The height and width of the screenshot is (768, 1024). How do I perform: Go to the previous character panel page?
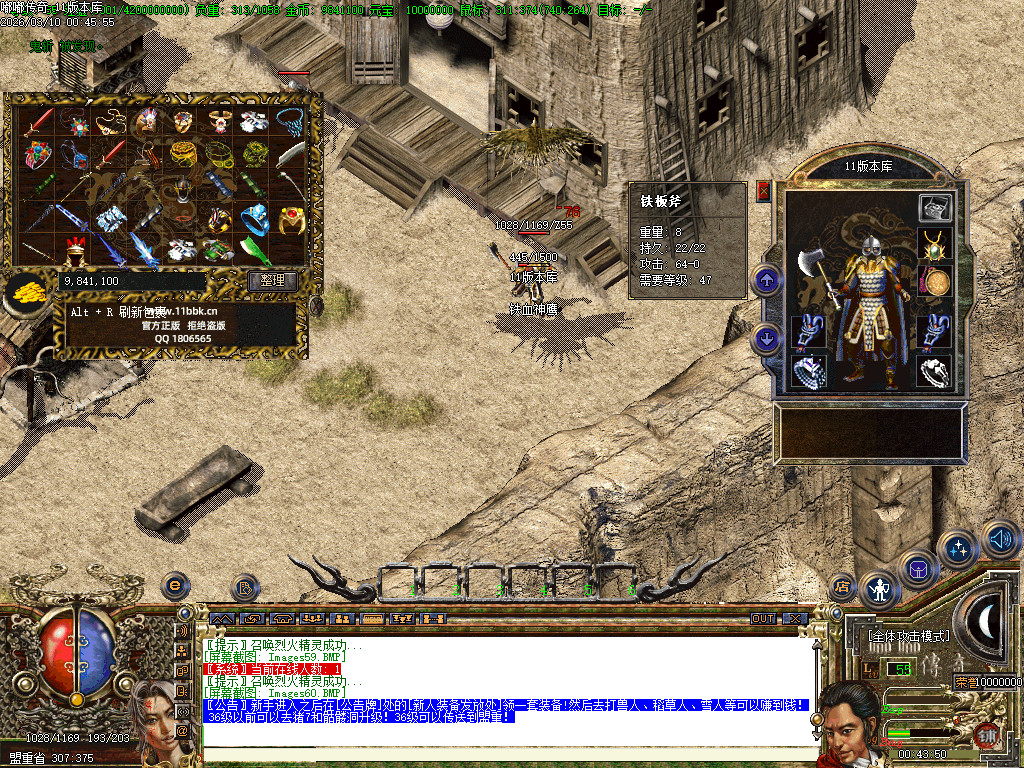[767, 281]
